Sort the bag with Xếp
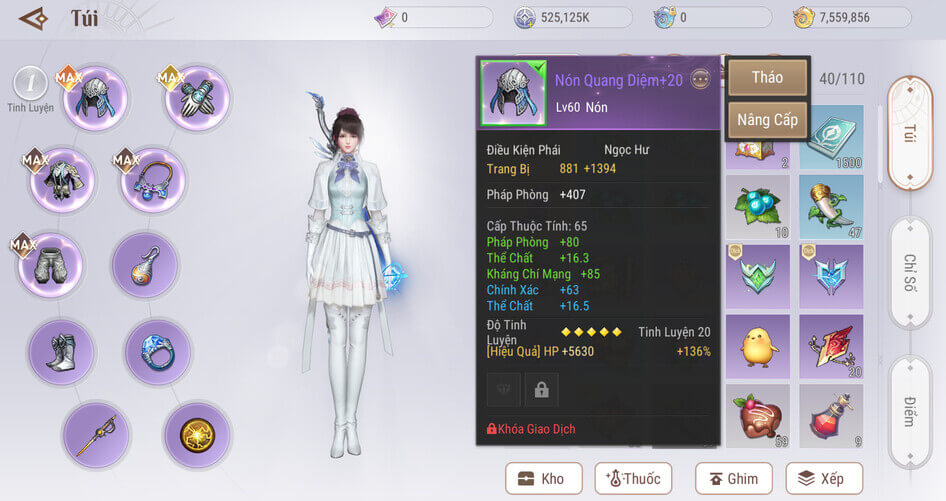Screen dimensions: 946x501 [823, 478]
